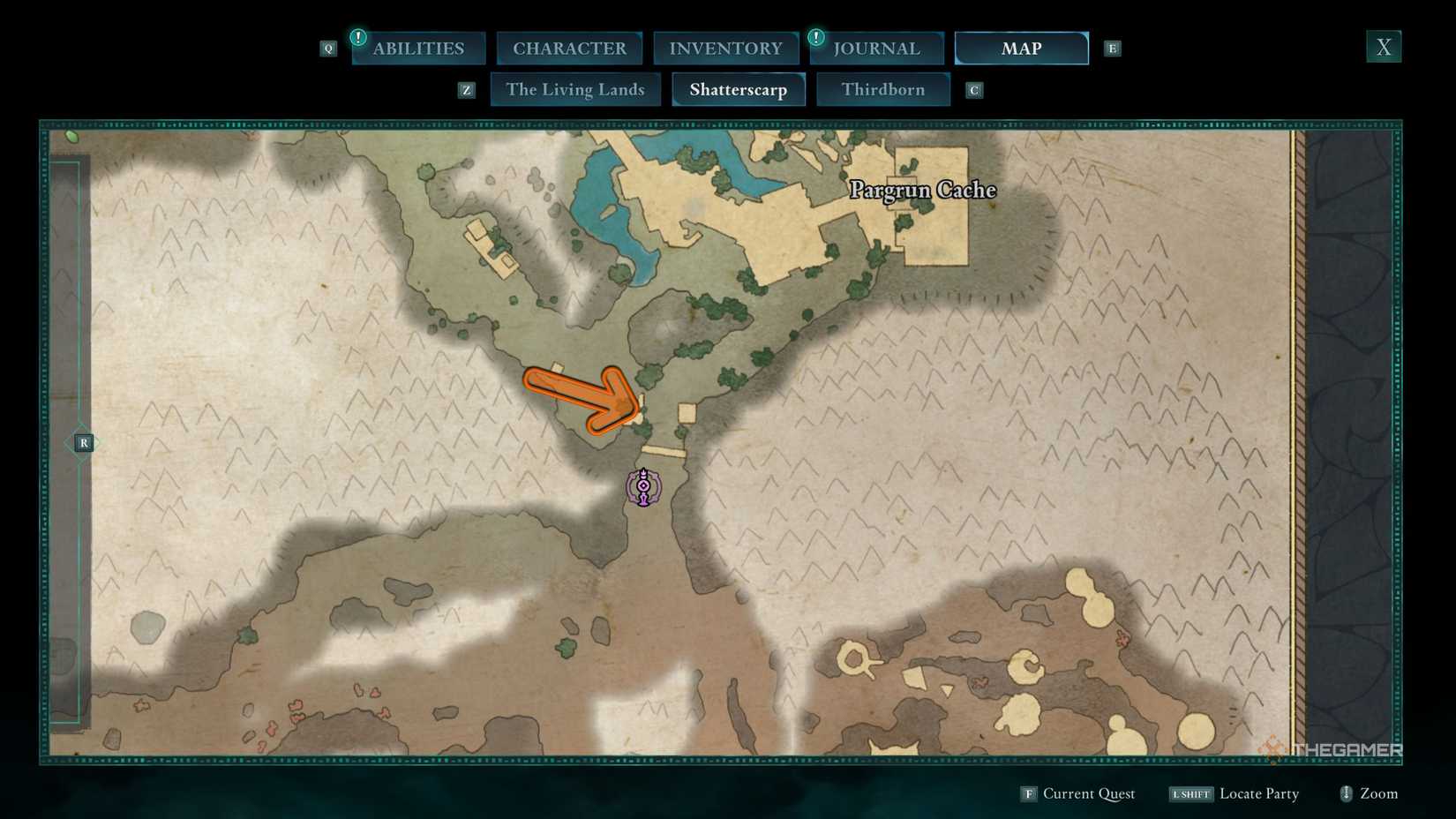The width and height of the screenshot is (1456, 819).
Task: Click the purple fast travel marker on the map
Action: click(642, 485)
